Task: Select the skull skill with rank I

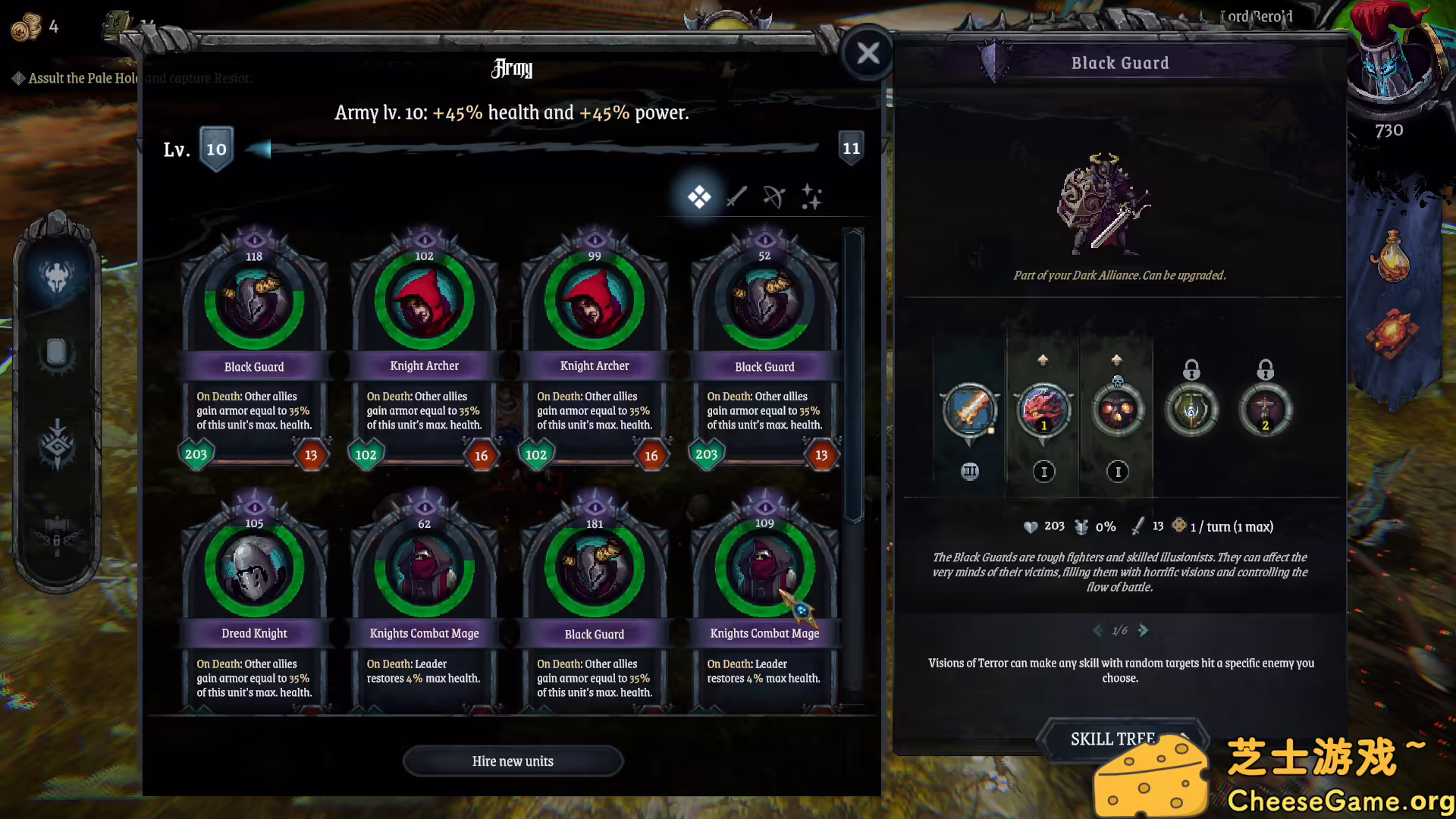Action: (1119, 410)
